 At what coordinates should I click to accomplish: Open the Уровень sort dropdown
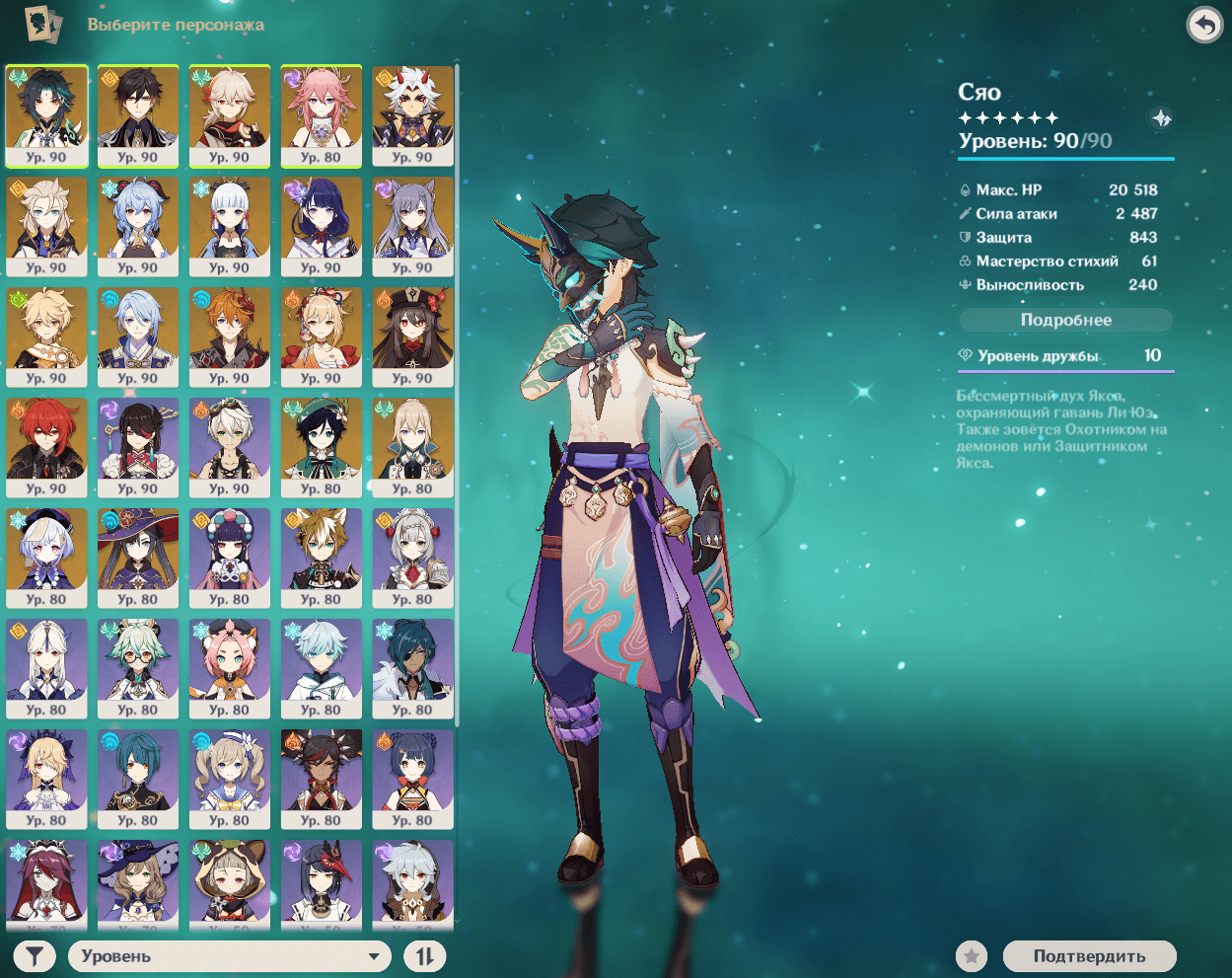(x=229, y=955)
